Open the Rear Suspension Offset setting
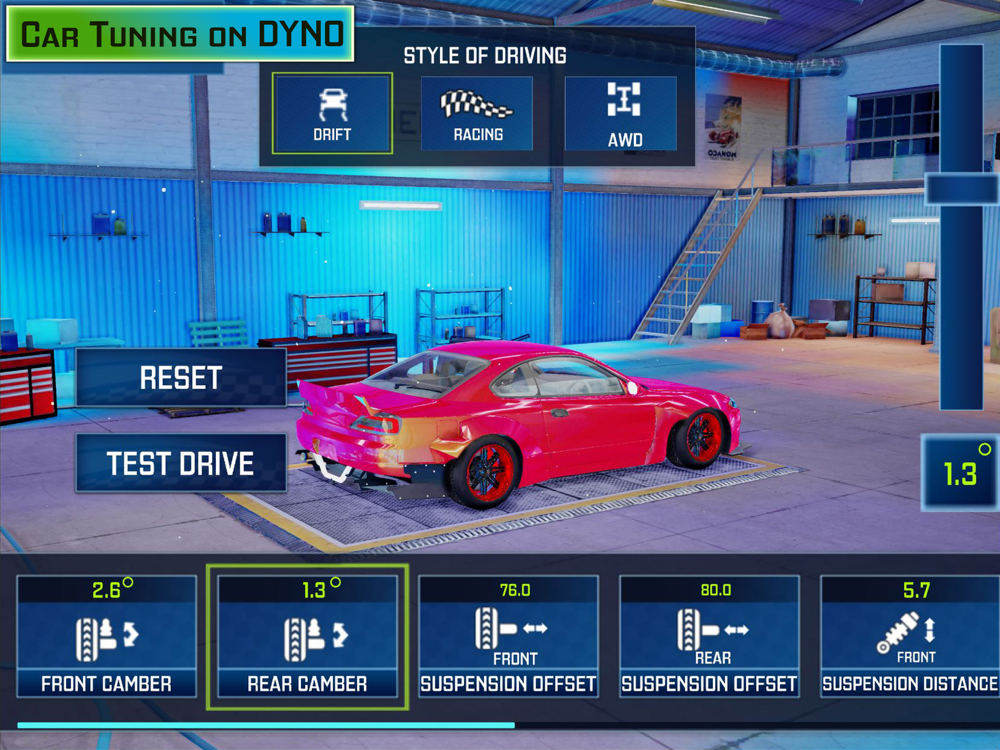1000x750 pixels. tap(709, 636)
